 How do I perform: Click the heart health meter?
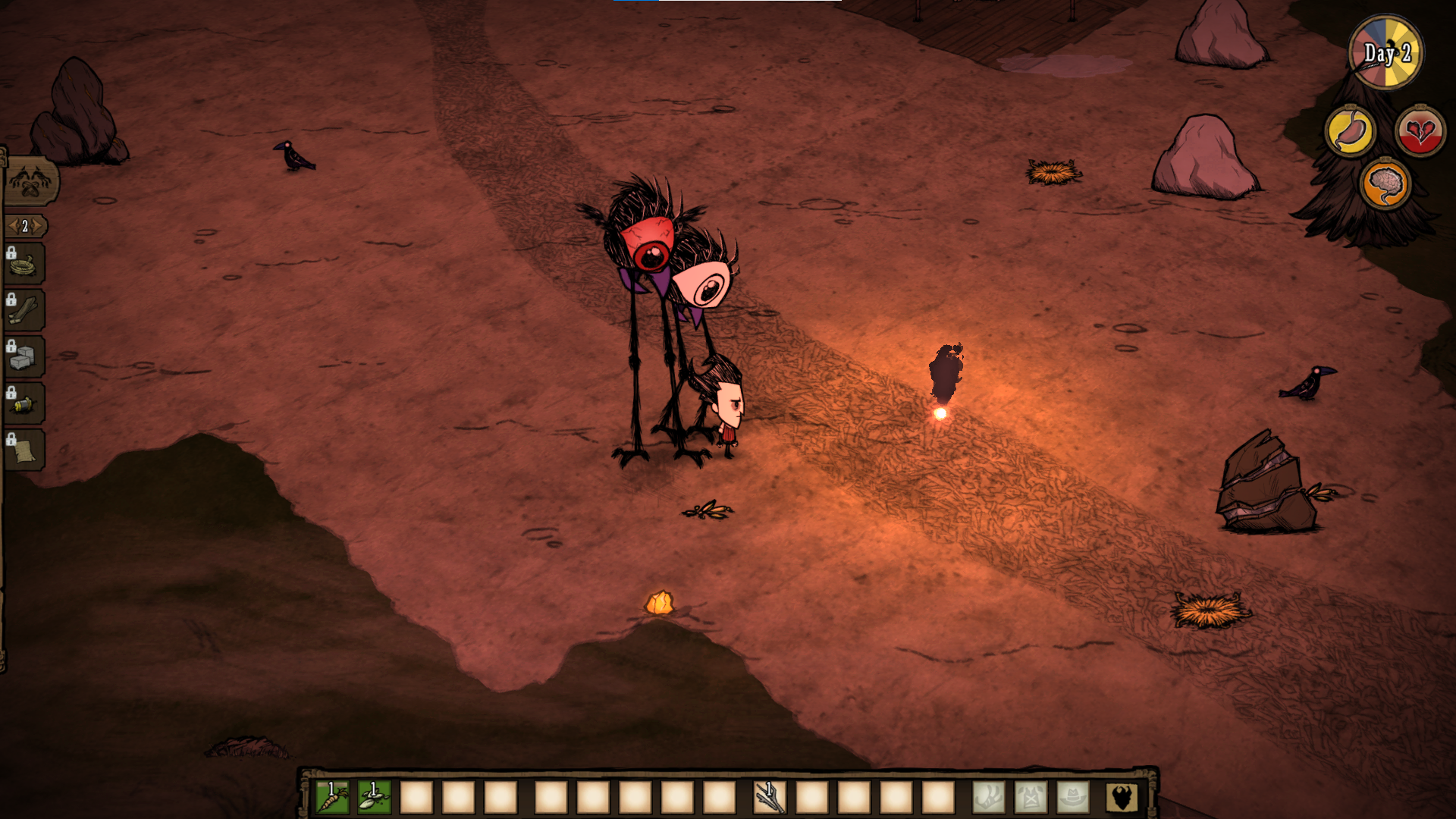tap(1420, 132)
